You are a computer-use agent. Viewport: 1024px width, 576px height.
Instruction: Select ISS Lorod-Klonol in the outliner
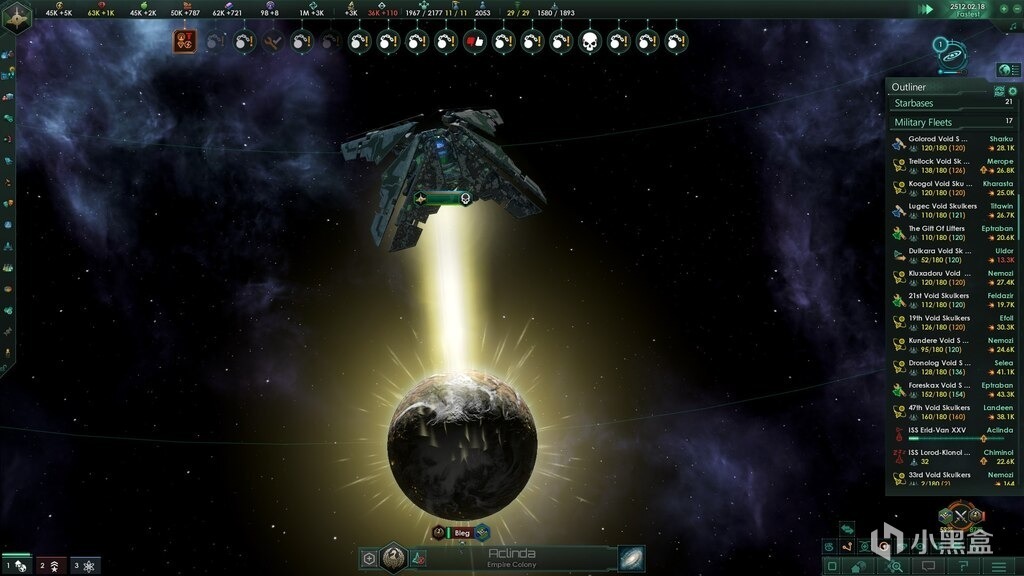tap(940, 454)
